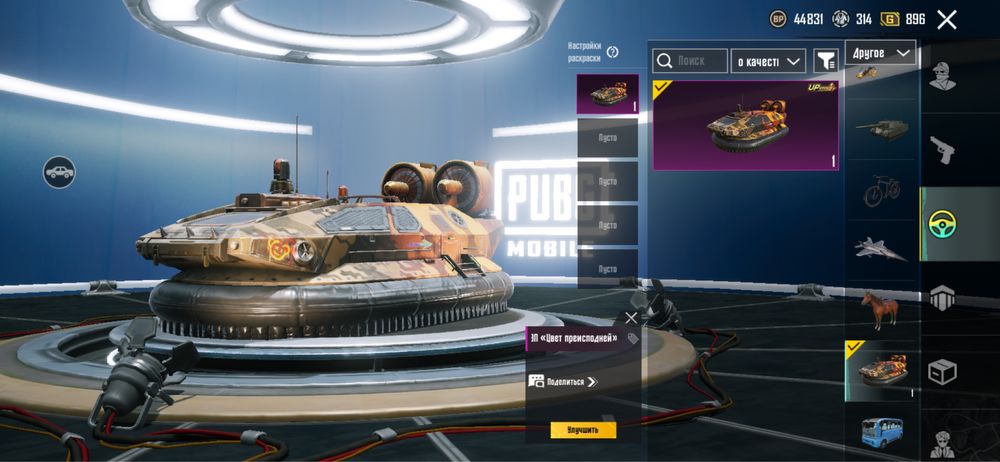Screen dimensions: 1000x462
Task: Expand the Другое category dropdown
Action: [x=880, y=52]
